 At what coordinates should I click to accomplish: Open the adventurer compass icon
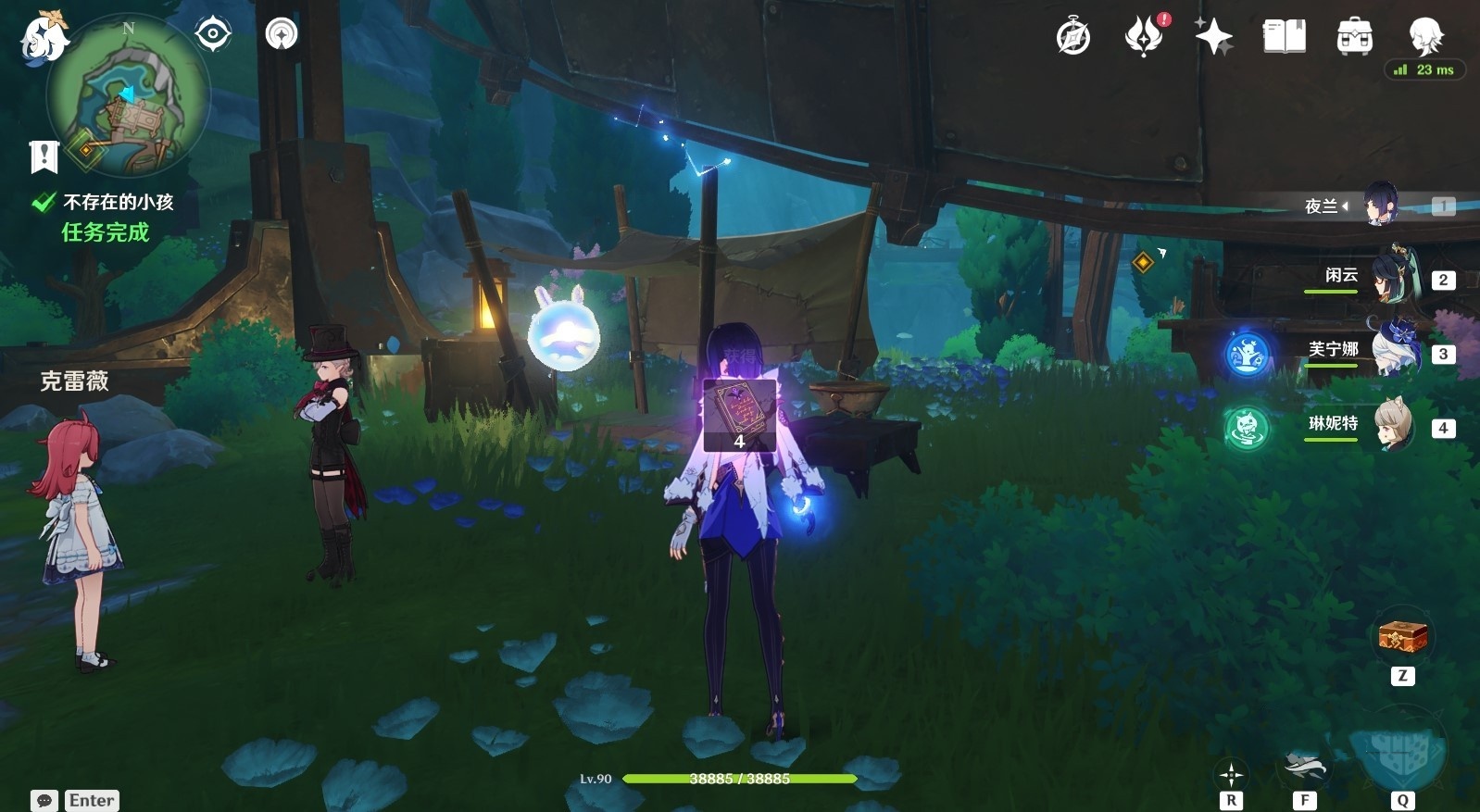(x=1073, y=37)
